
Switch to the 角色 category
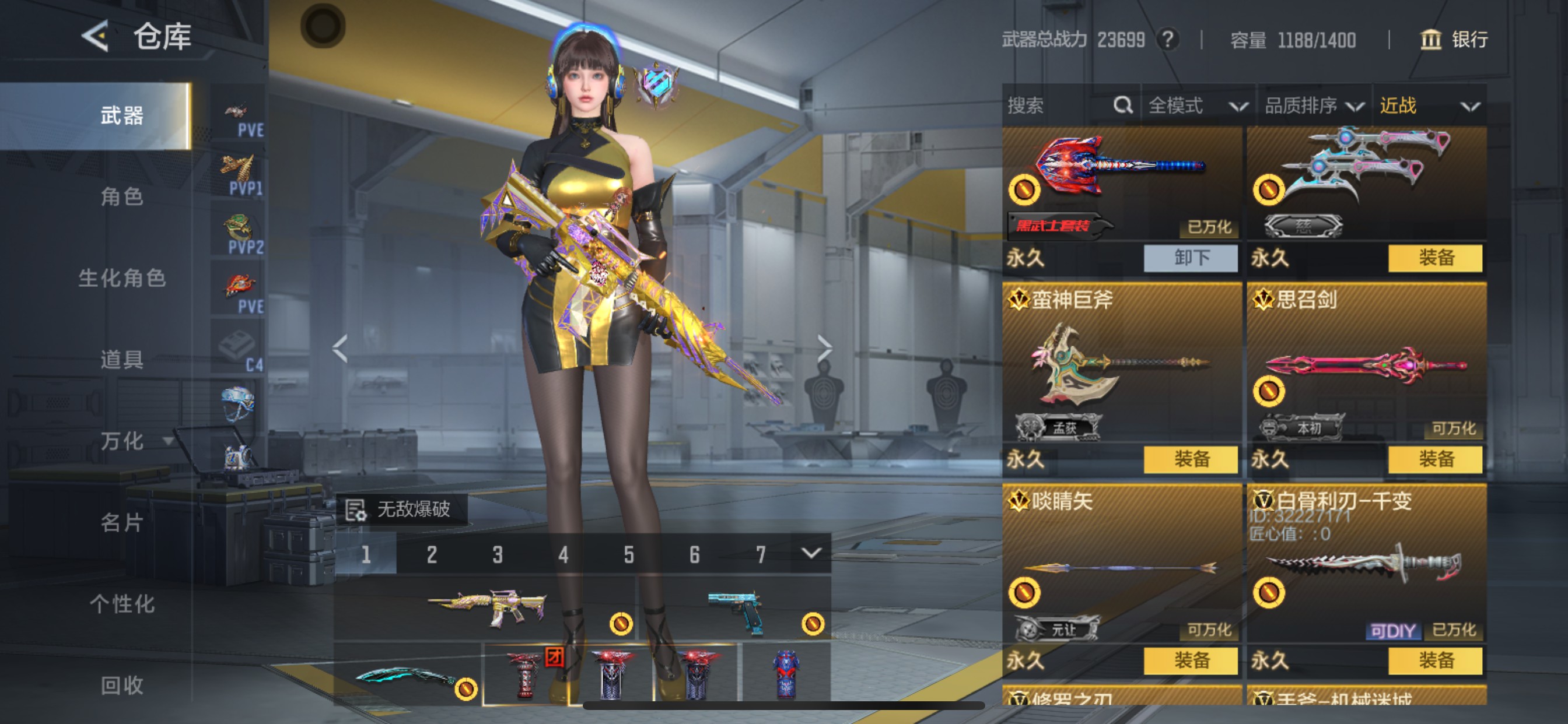coord(122,196)
